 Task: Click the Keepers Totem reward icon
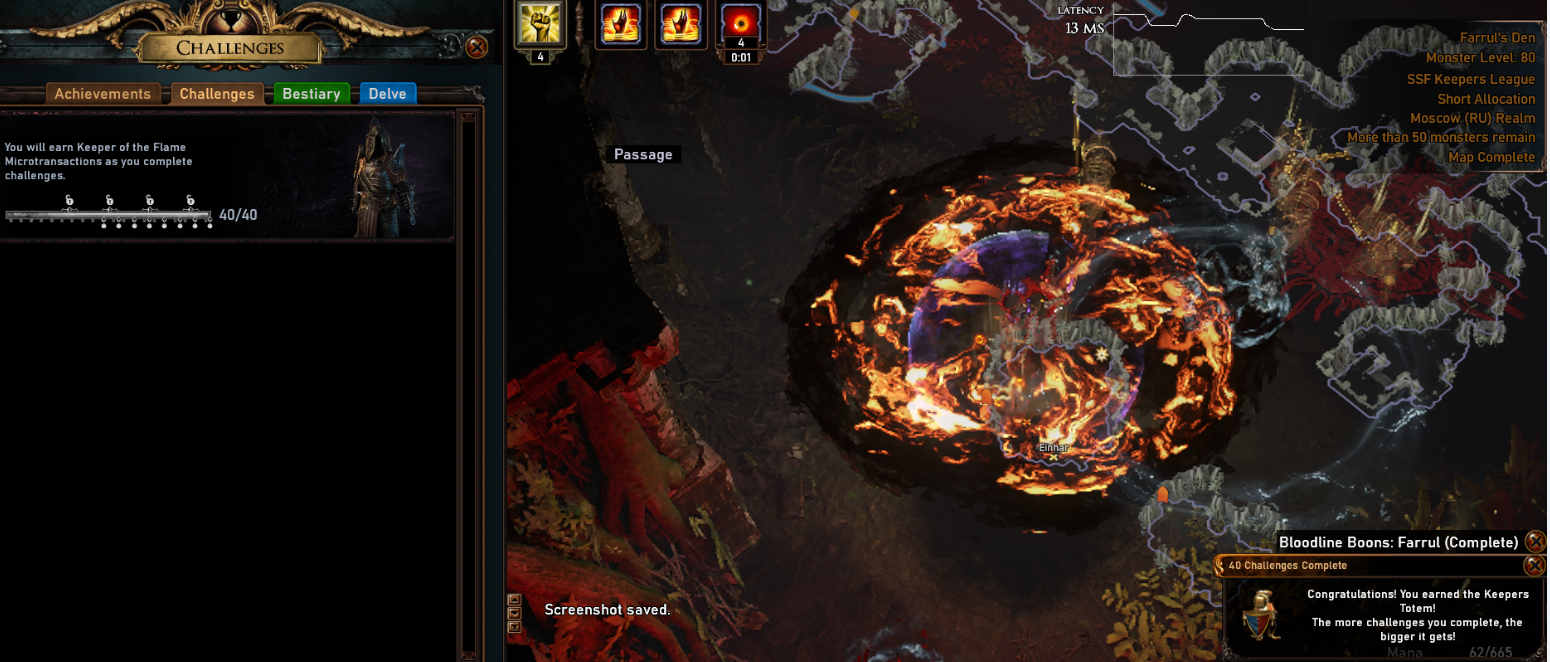point(1260,613)
